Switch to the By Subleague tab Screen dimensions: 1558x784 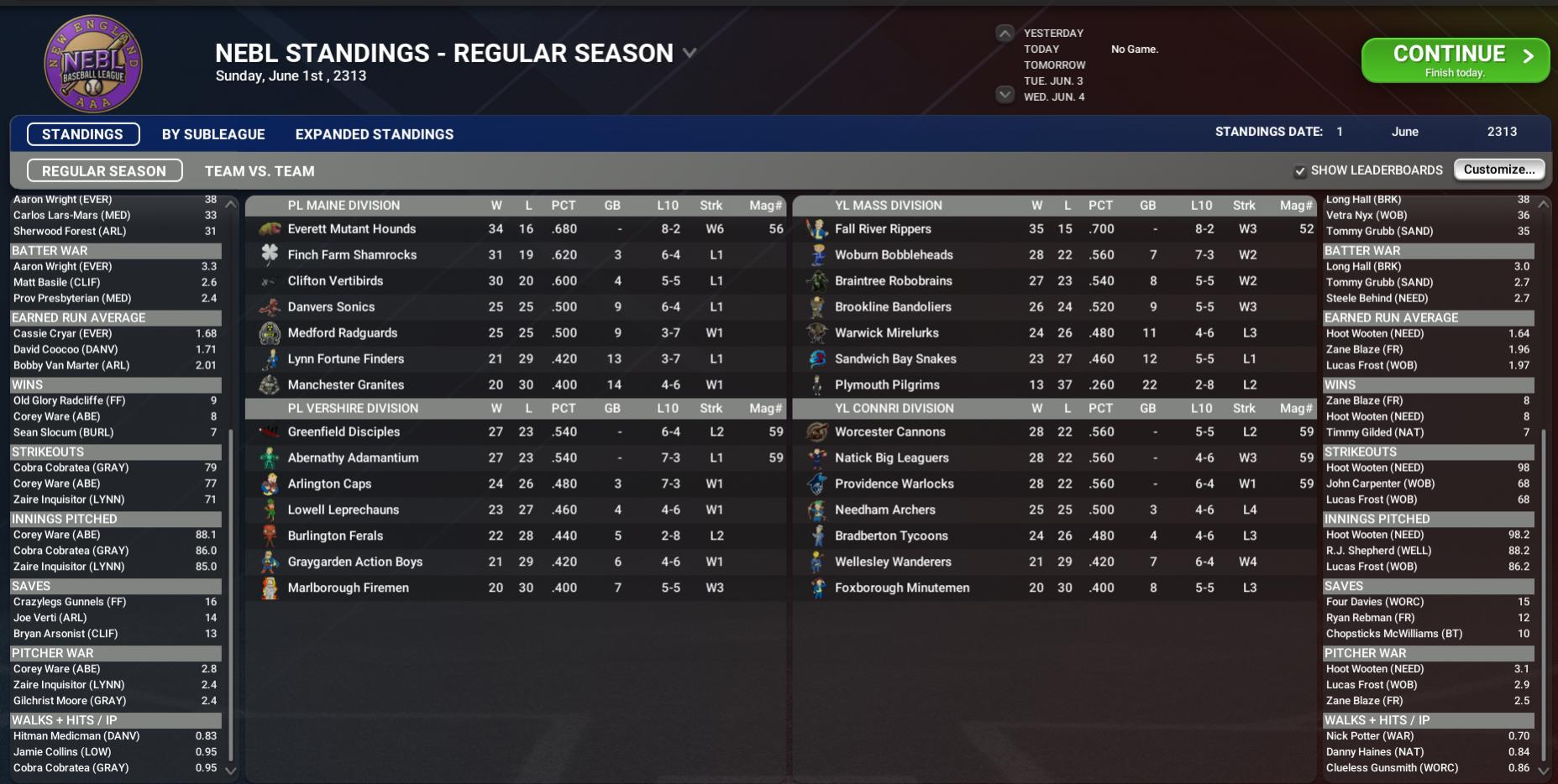pyautogui.click(x=213, y=134)
